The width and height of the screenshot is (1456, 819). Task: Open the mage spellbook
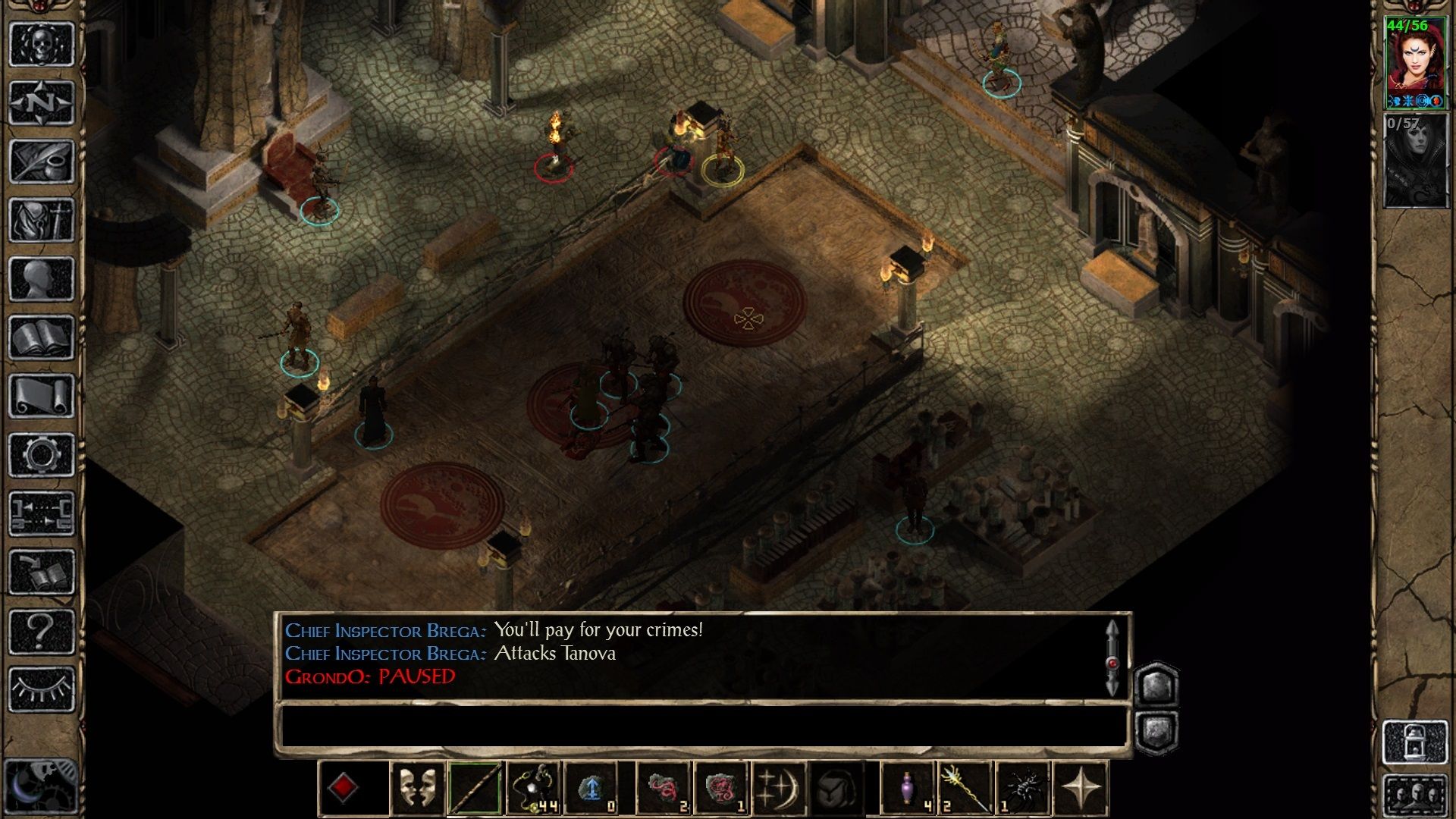42,337
